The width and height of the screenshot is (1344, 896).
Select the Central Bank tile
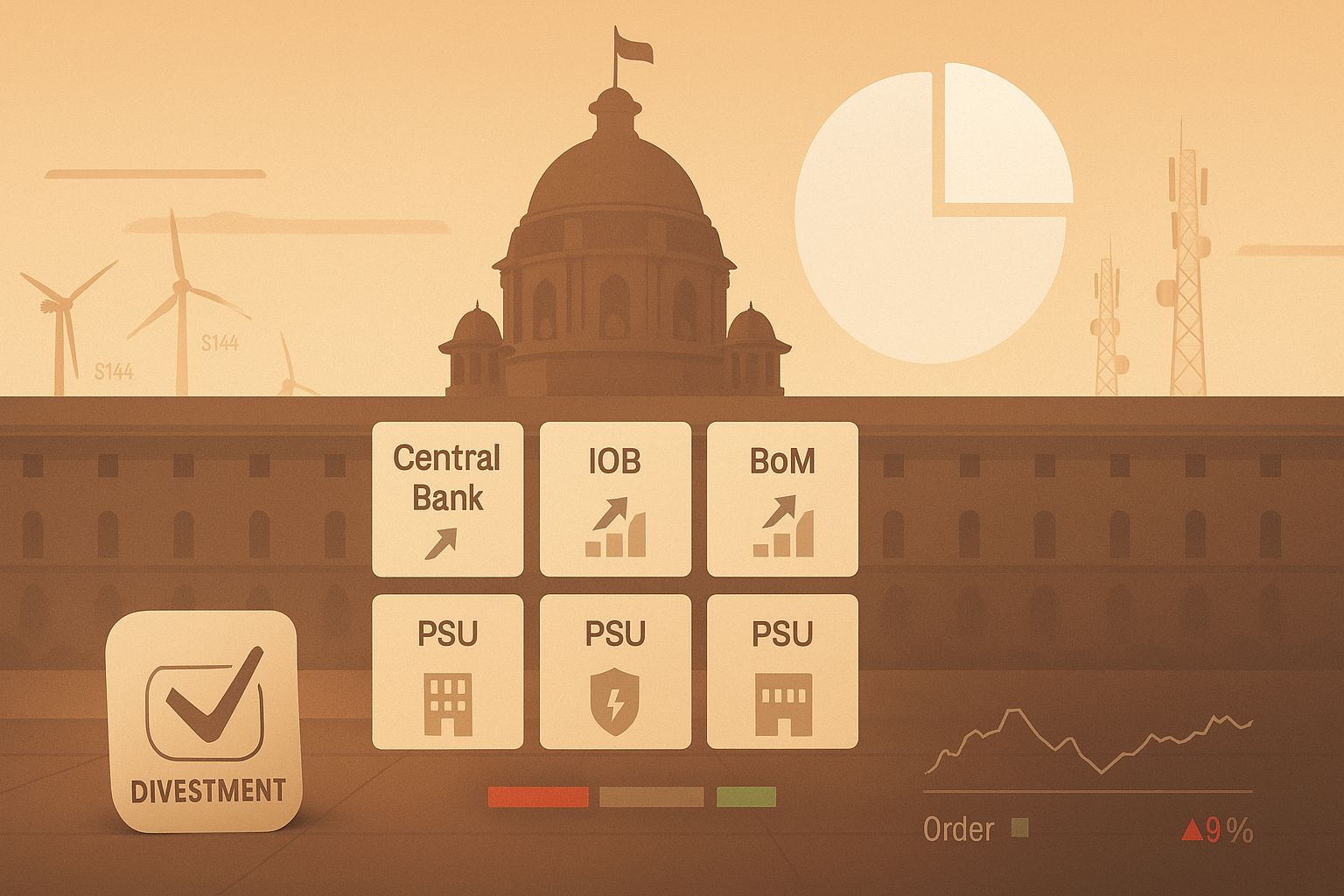coord(447,499)
